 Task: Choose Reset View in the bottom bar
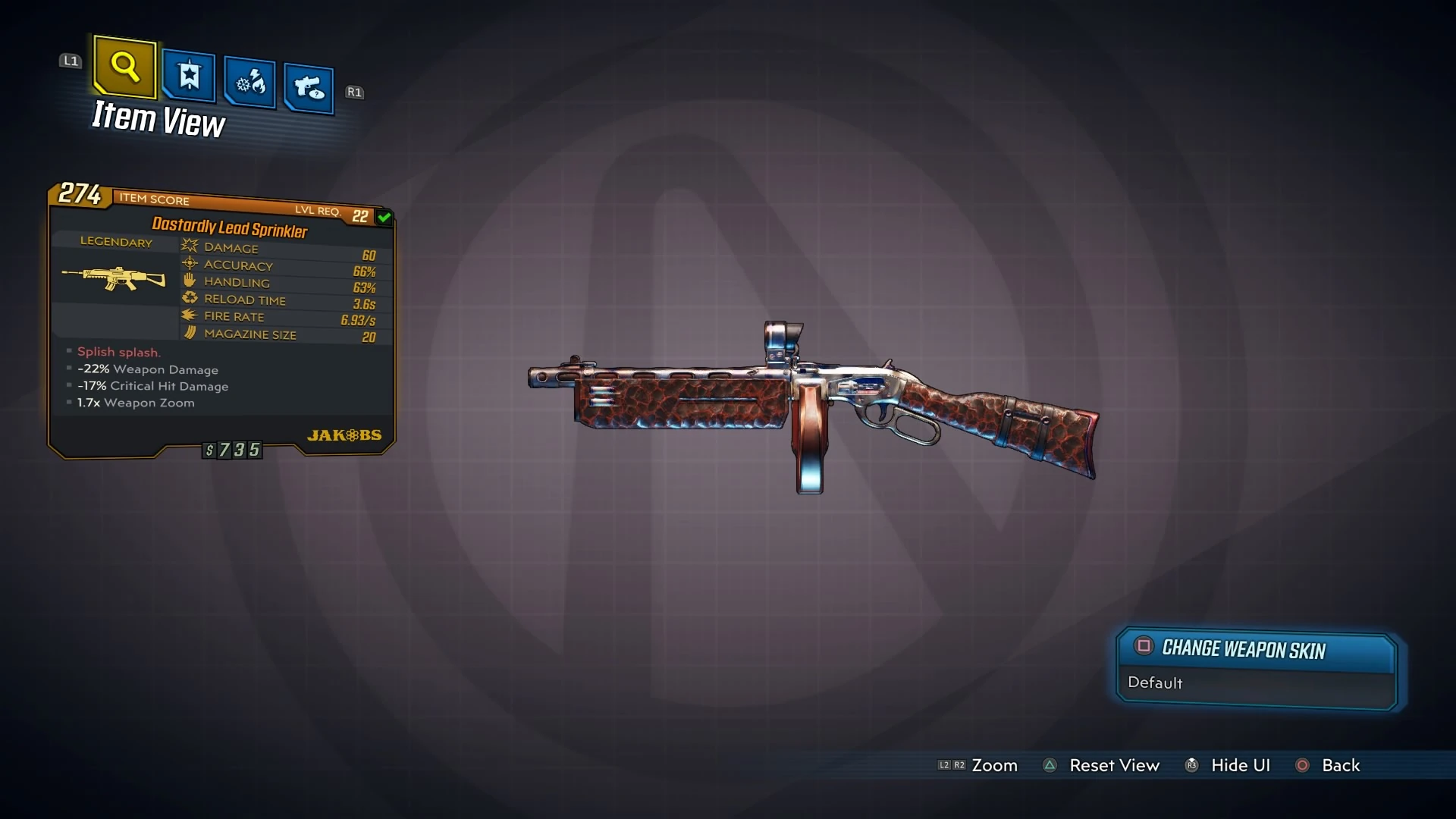point(1113,765)
